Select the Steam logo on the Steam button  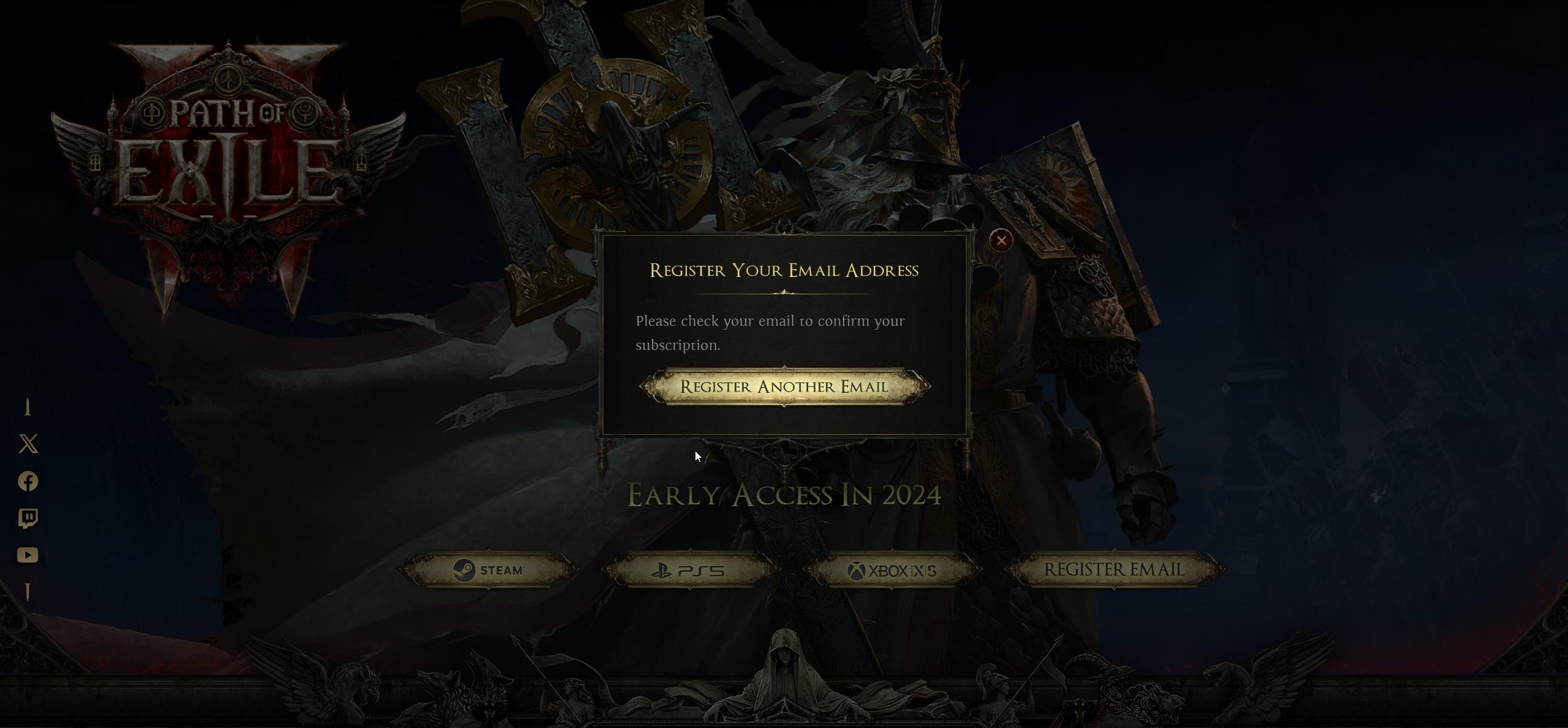click(x=464, y=570)
